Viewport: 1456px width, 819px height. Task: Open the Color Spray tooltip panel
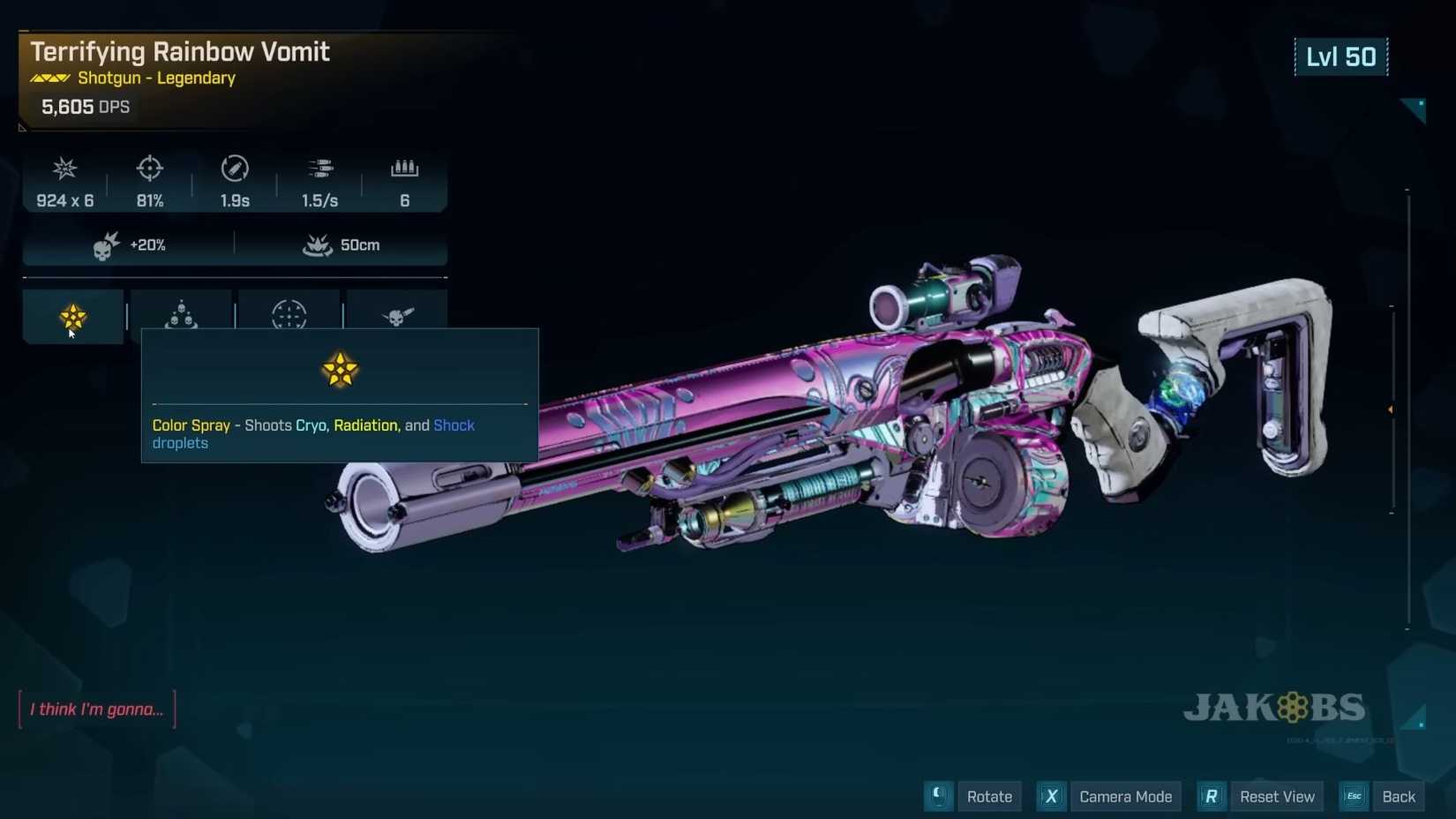(x=339, y=393)
